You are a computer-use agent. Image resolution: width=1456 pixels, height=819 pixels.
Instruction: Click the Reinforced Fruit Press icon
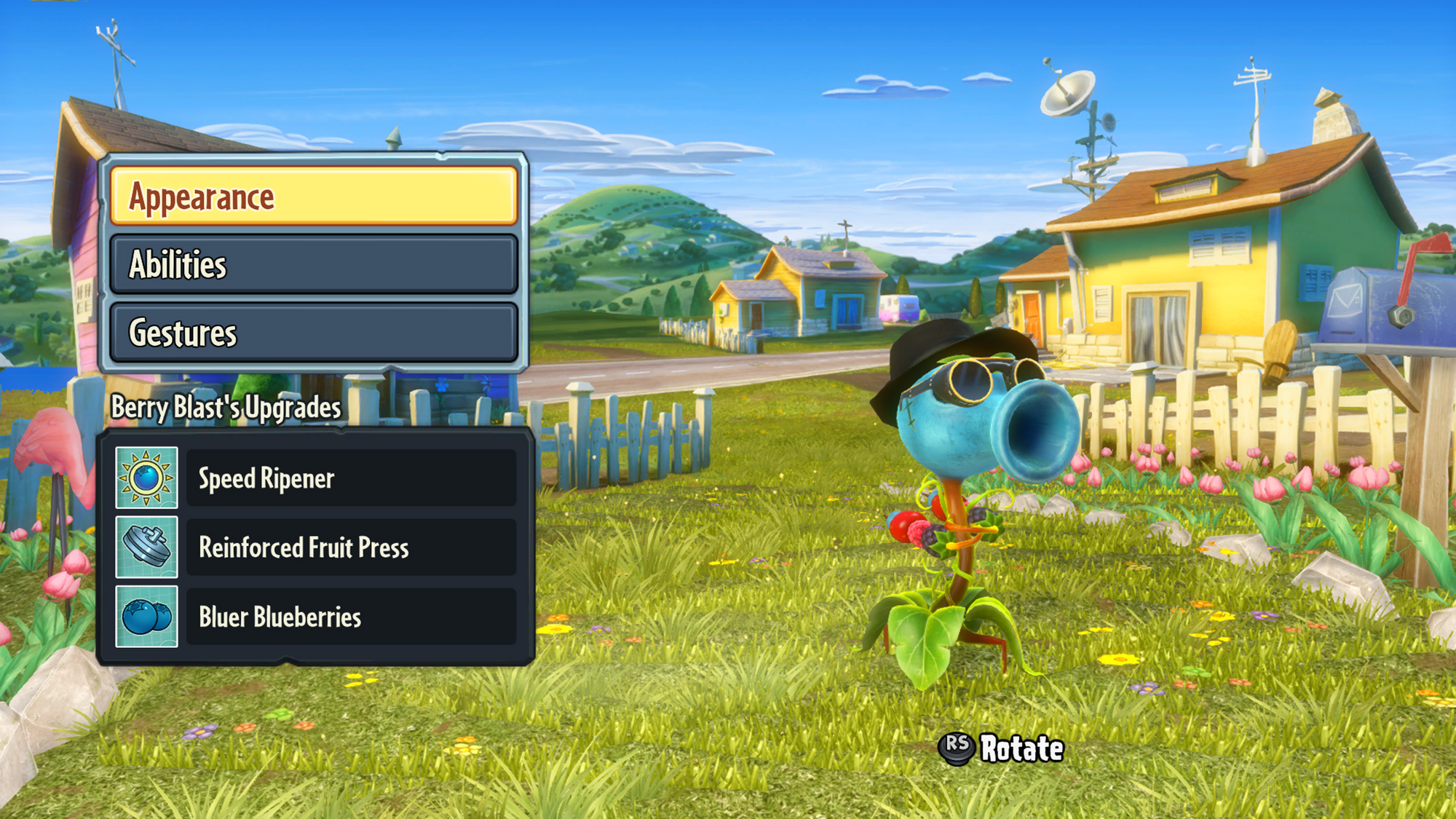point(147,547)
